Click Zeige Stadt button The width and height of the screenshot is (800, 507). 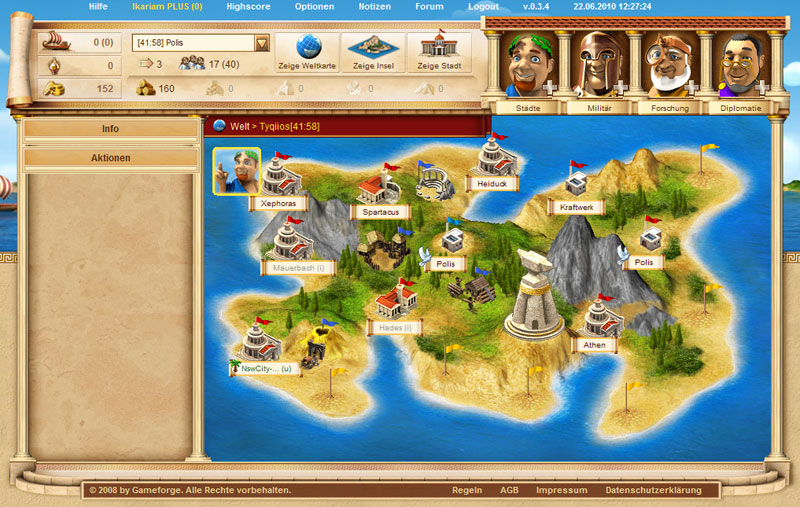coord(438,53)
